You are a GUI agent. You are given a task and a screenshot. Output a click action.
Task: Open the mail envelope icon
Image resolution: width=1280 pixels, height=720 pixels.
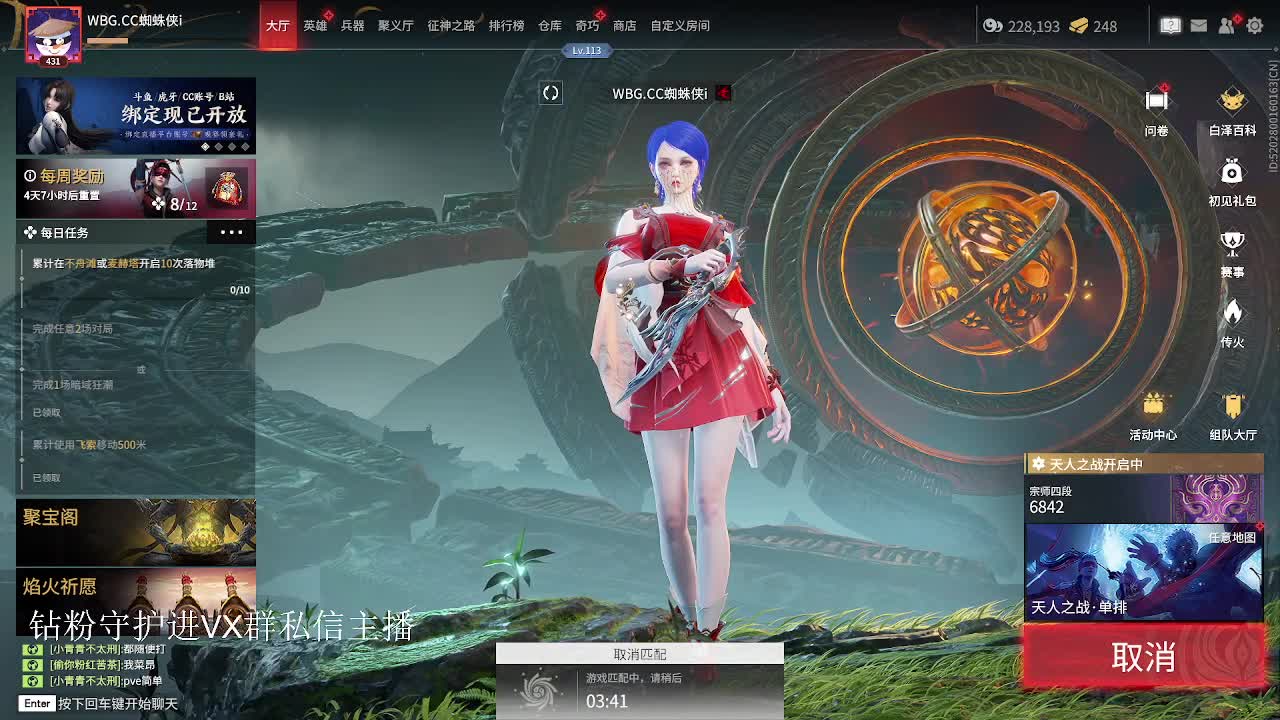click(x=1198, y=25)
